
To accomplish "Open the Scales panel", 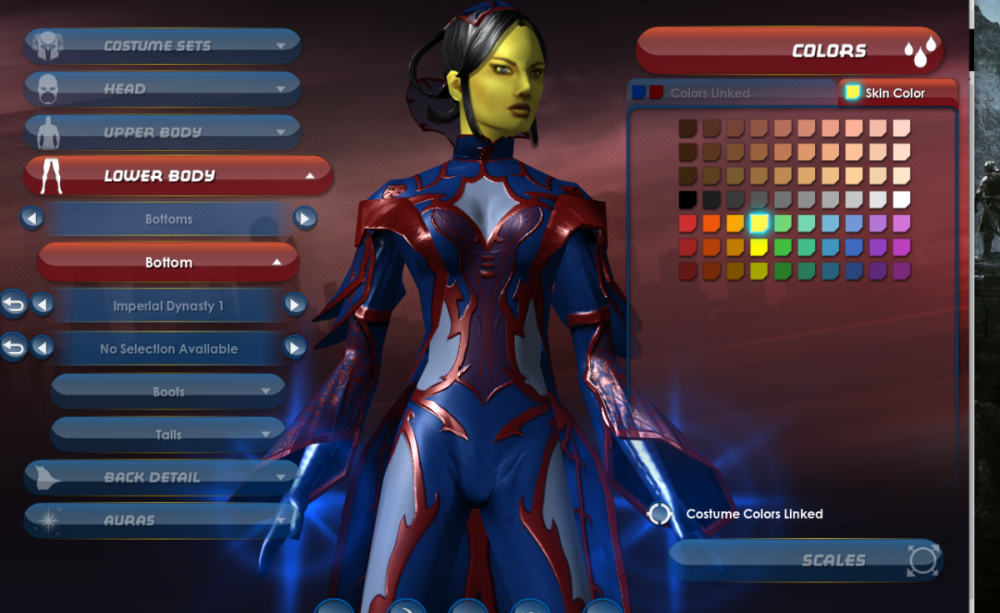I will tap(806, 560).
